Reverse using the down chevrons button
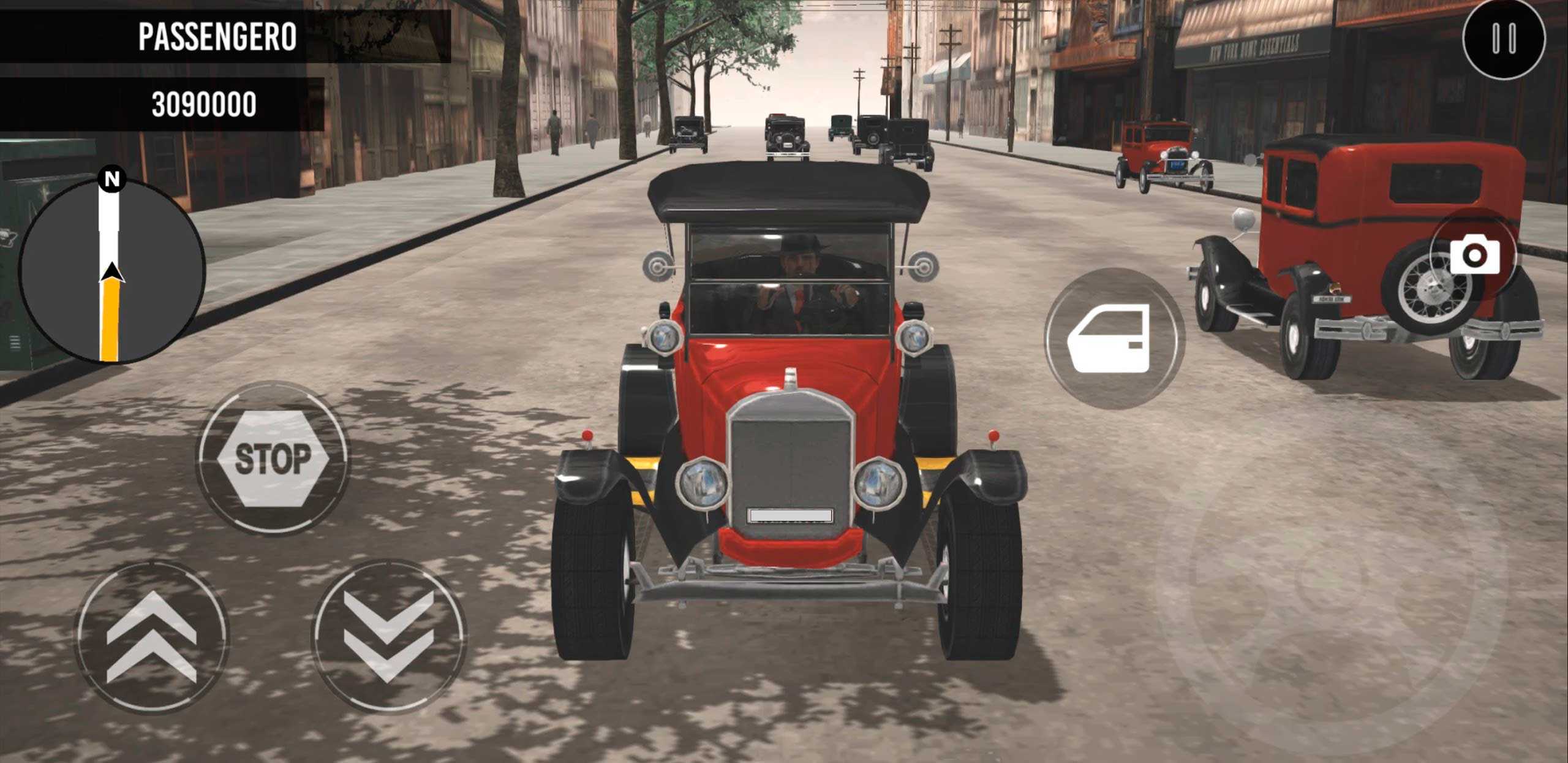Image resolution: width=1568 pixels, height=763 pixels. pos(389,637)
